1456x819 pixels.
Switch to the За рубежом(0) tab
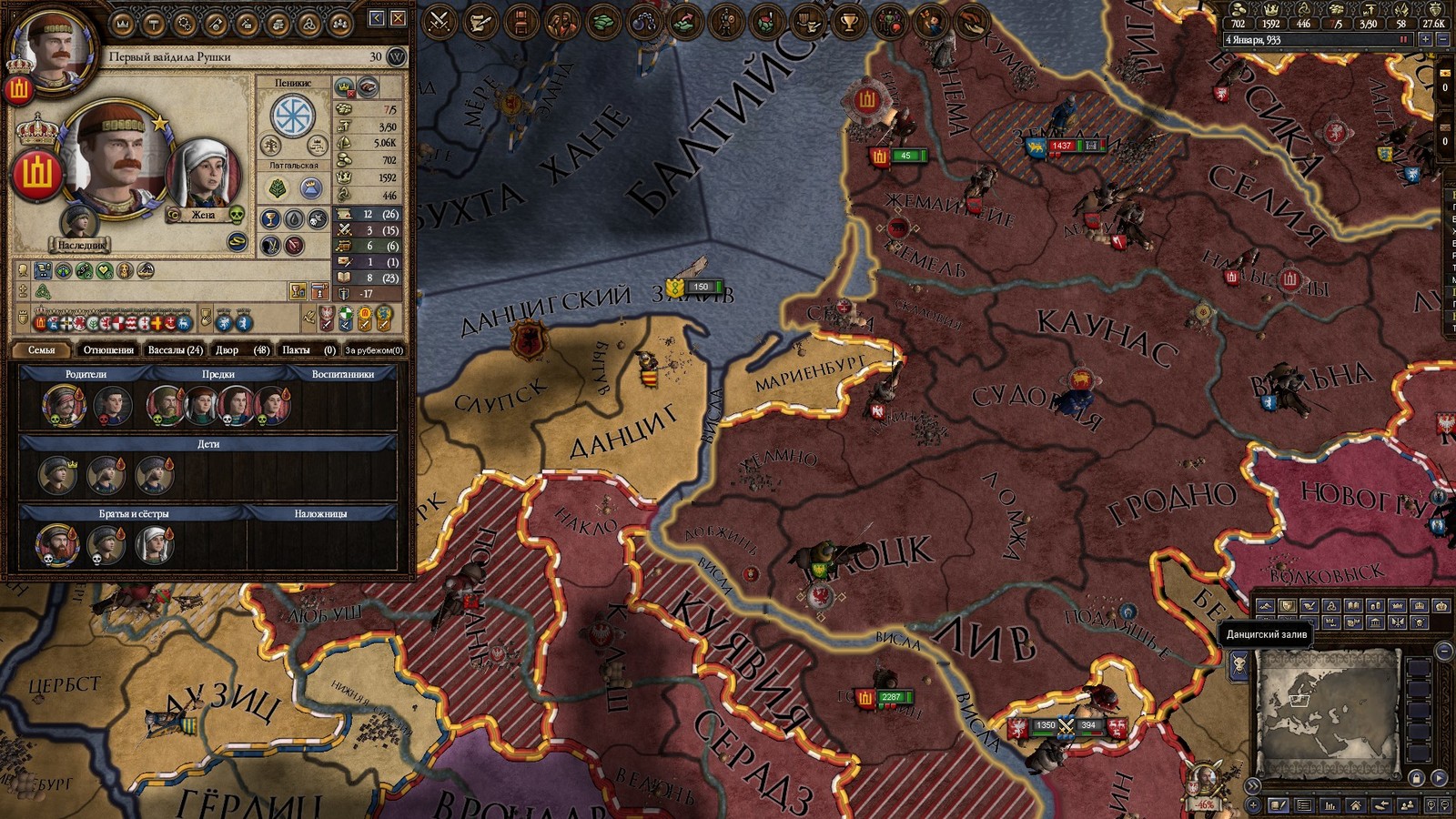pos(373,350)
